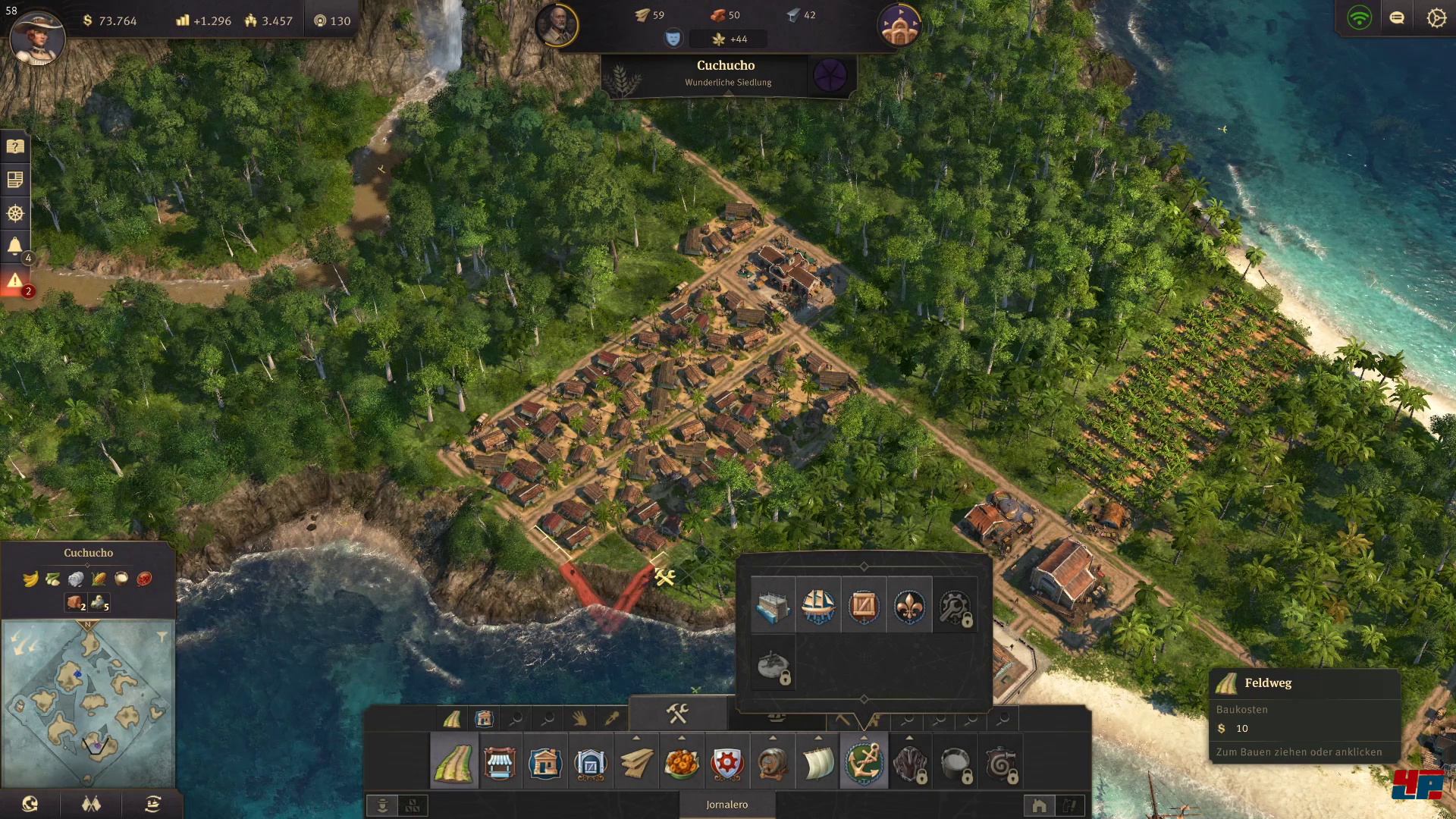
Task: Choose the wooden crate depot icon
Action: pyautogui.click(x=864, y=606)
